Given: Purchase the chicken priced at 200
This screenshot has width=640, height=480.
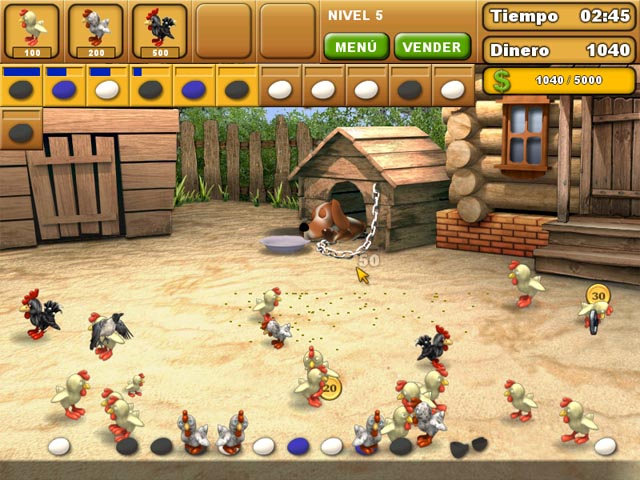Looking at the screenshot, I should pos(96,30).
